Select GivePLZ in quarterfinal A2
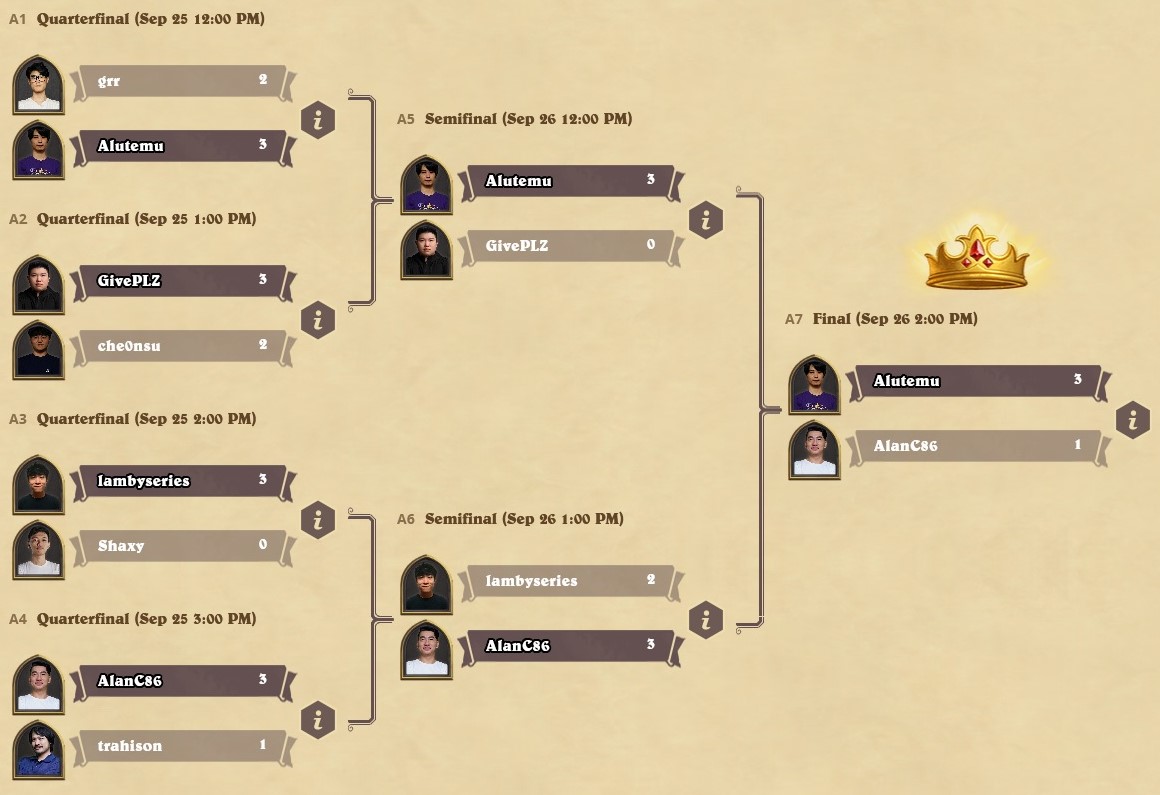This screenshot has height=795, width=1160. pyautogui.click(x=180, y=281)
